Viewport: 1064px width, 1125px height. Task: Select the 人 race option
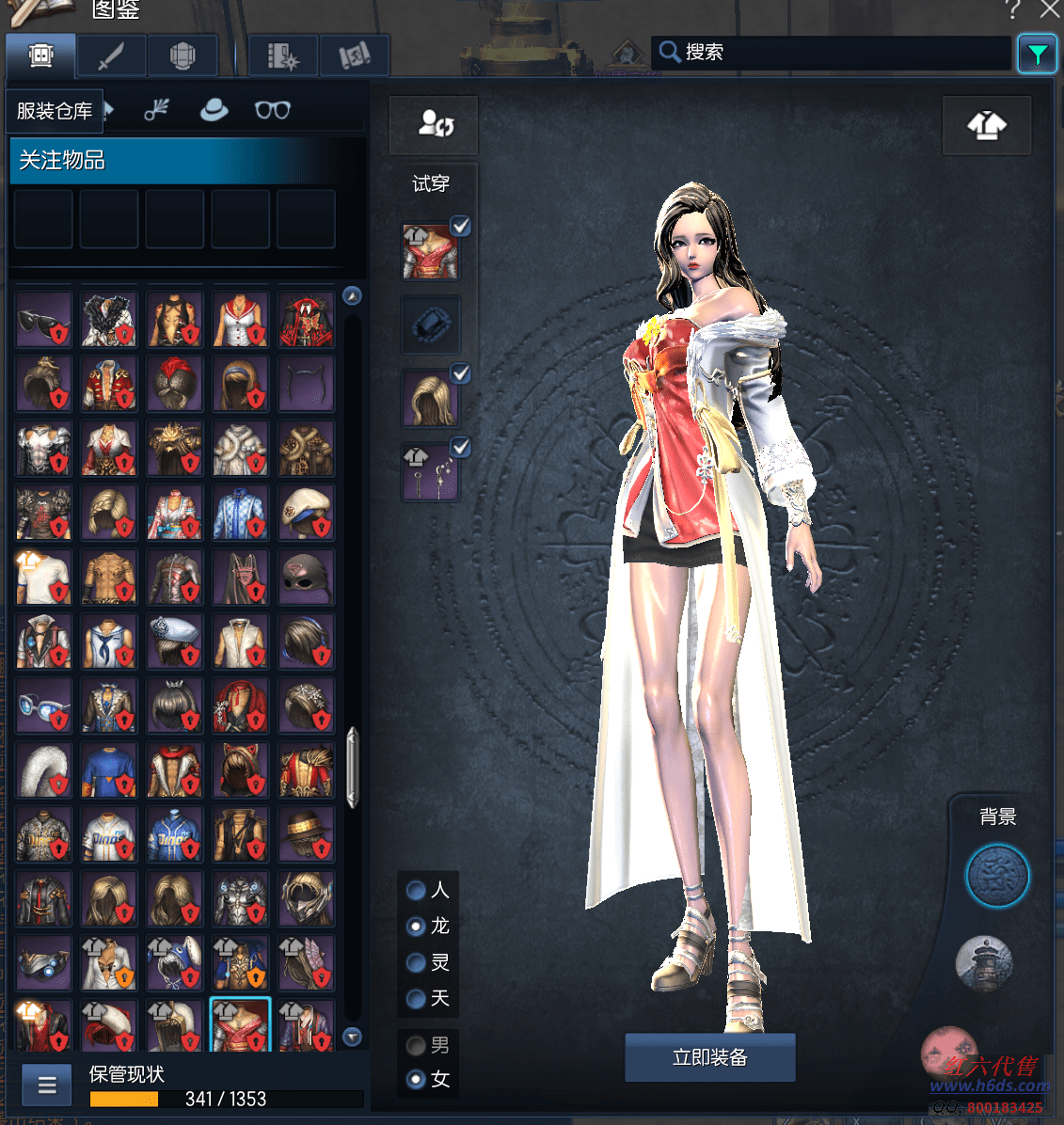point(416,890)
